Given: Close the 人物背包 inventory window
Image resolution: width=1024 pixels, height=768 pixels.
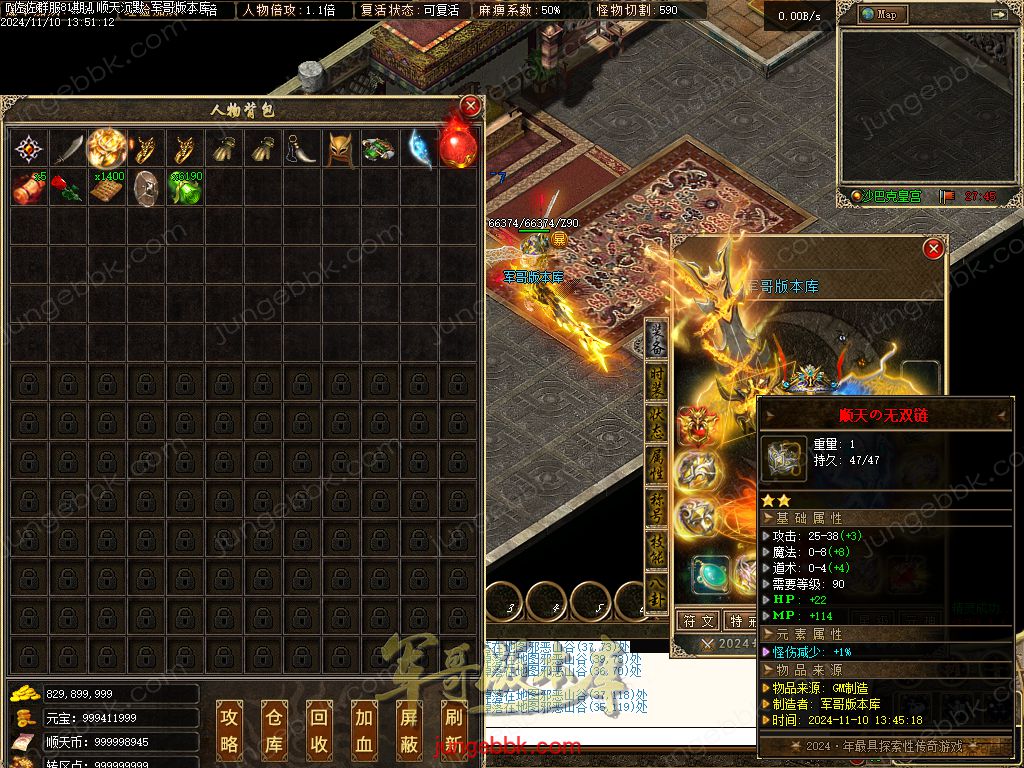Looking at the screenshot, I should (470, 107).
